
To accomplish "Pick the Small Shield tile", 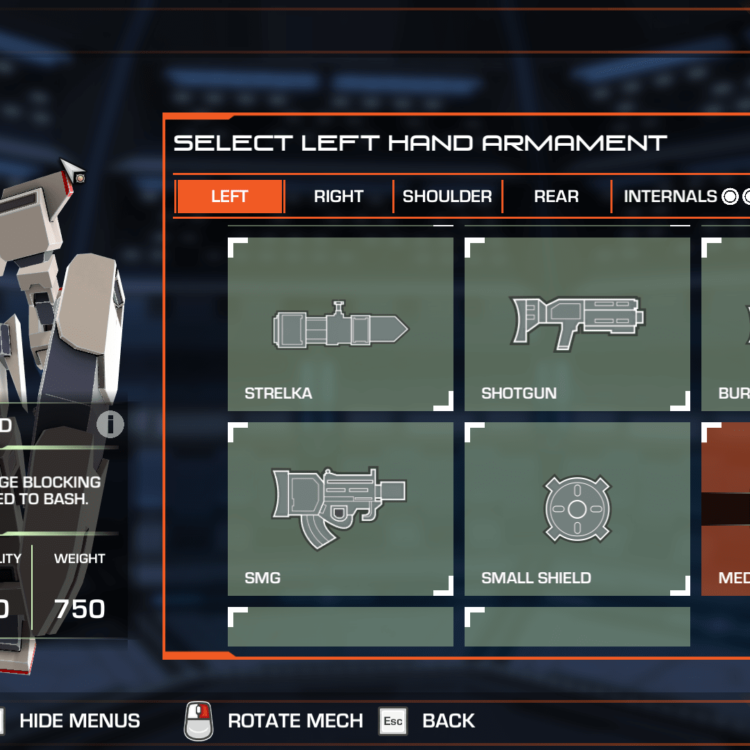I will pyautogui.click(x=577, y=508).
